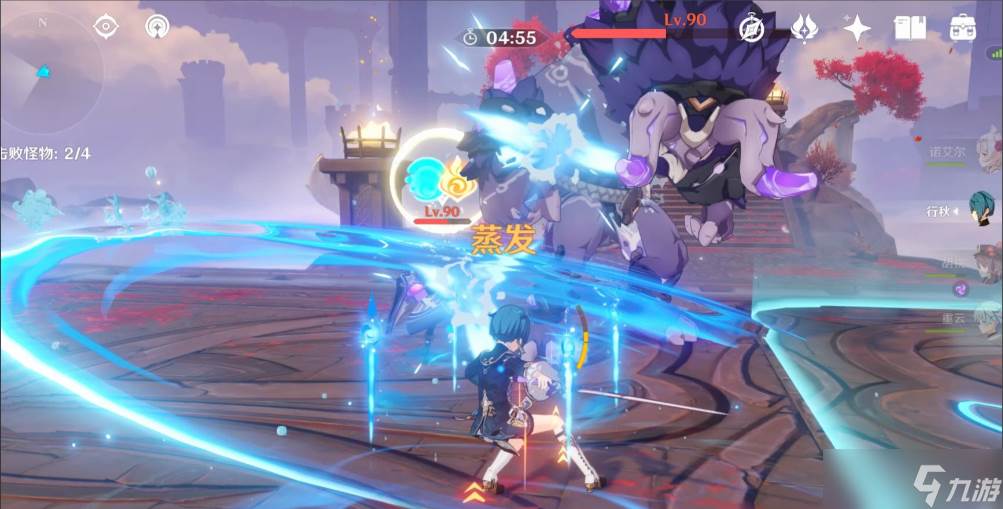Open the winged battle pass icon
The width and height of the screenshot is (1003, 509).
pos(804,28)
